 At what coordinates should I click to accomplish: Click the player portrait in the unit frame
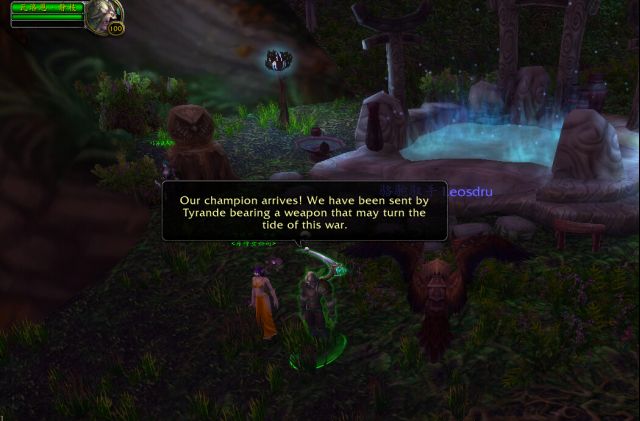point(103,14)
